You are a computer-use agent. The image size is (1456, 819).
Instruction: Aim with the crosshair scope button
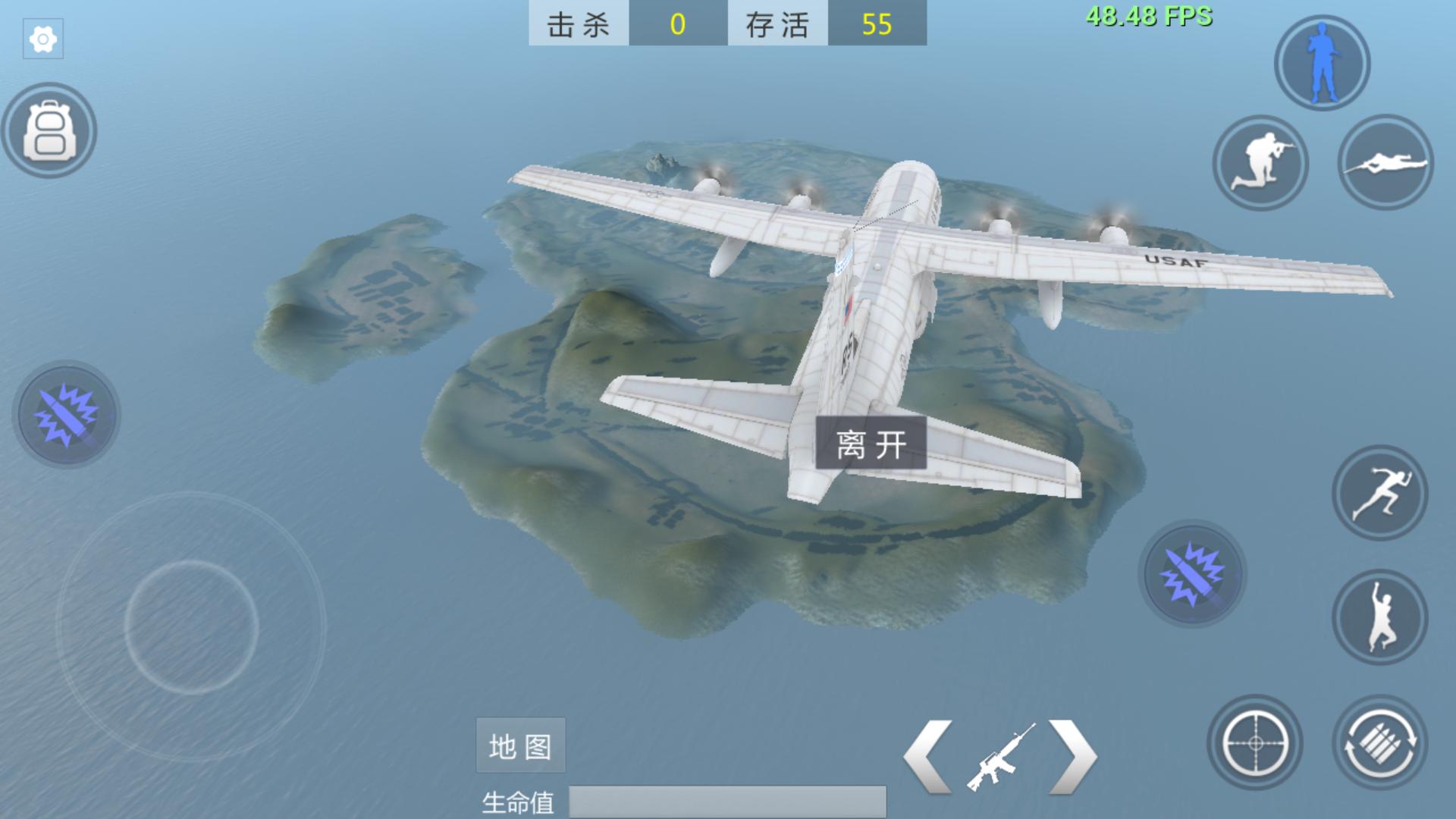(1255, 742)
